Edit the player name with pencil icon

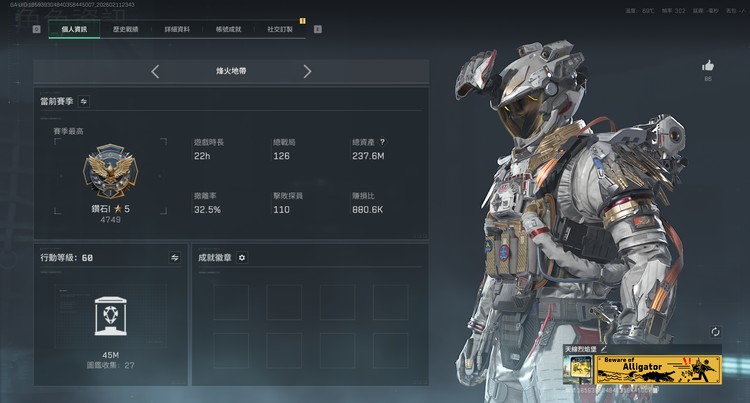pos(603,349)
